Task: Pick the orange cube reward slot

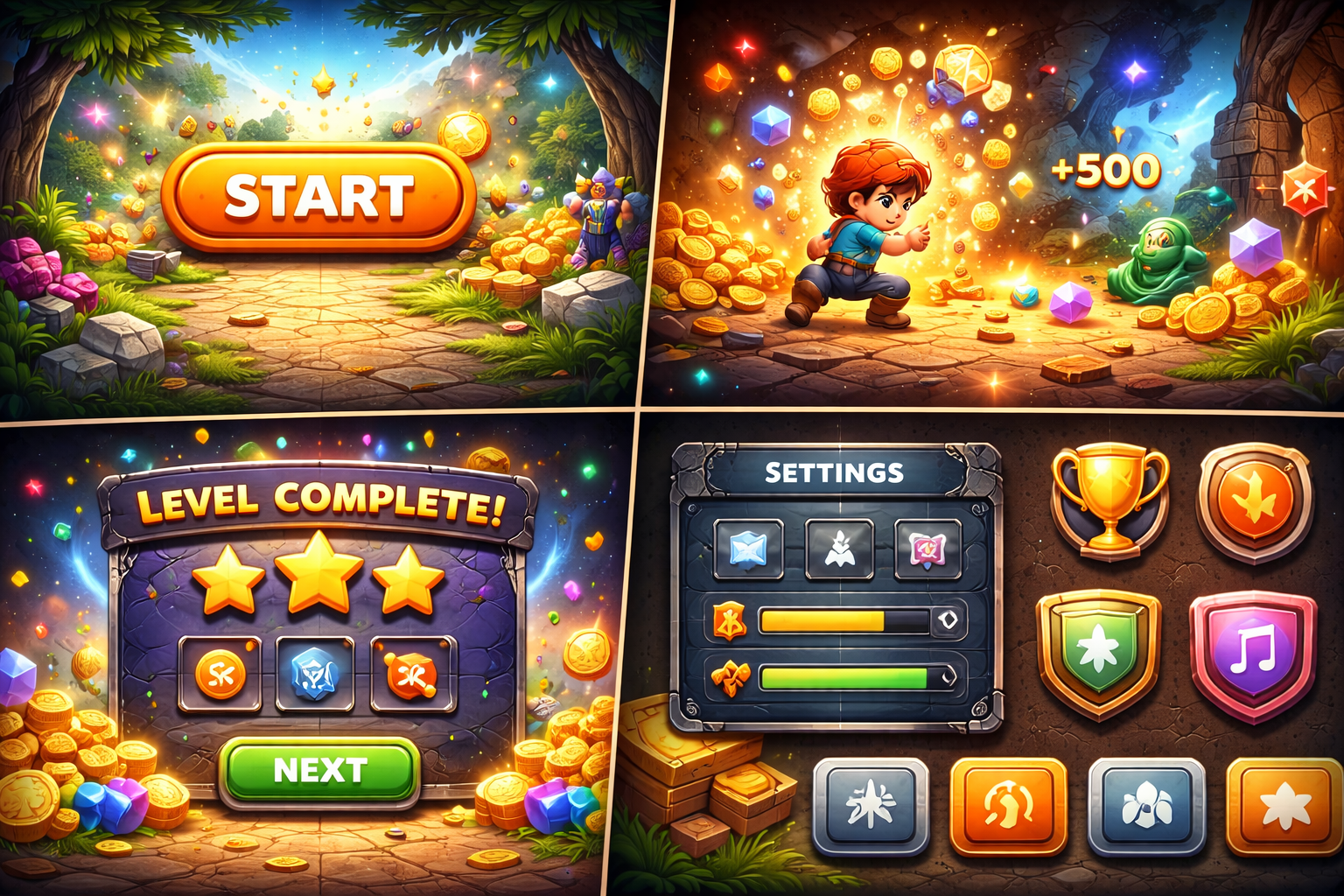Action: pyautogui.click(x=413, y=674)
